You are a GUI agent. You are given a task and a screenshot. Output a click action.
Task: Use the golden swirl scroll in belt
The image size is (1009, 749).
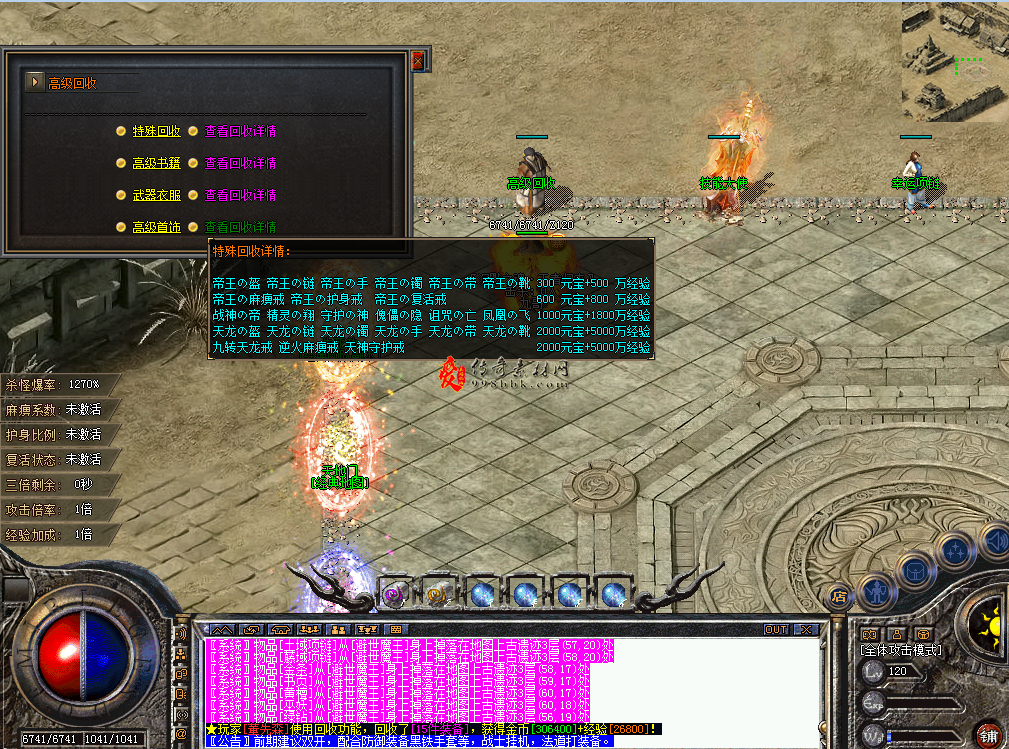click(437, 594)
